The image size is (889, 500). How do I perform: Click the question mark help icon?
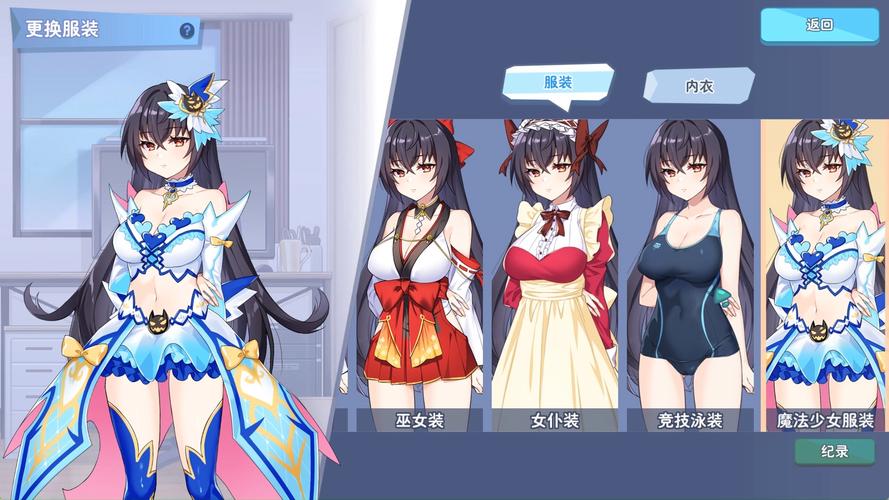[x=187, y=30]
